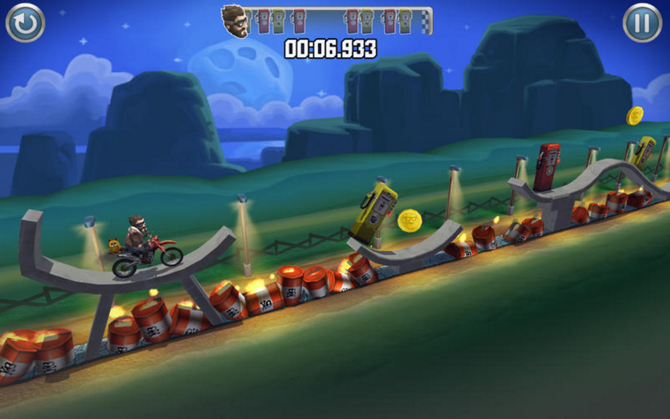Viewport: 670px width, 419px height.
Task: Restart the race with the circular arrow button
Action: [25, 22]
